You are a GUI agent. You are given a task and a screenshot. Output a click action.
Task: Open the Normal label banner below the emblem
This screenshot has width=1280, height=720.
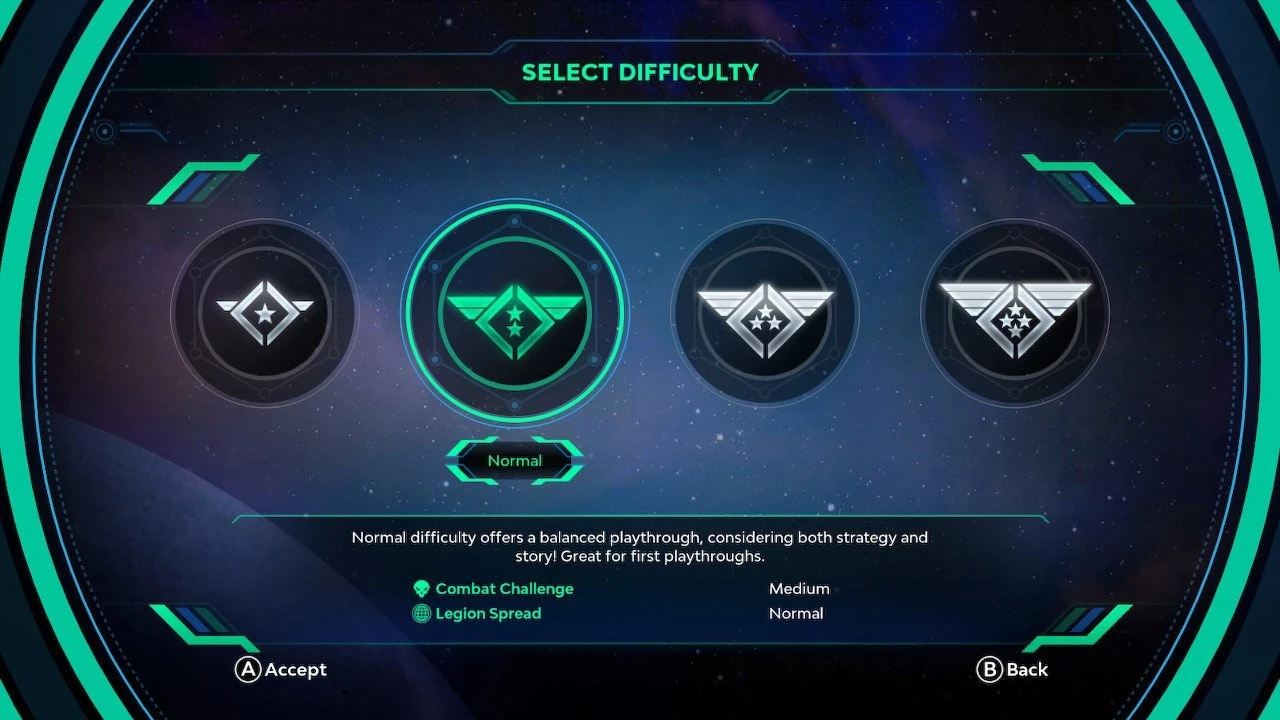515,461
